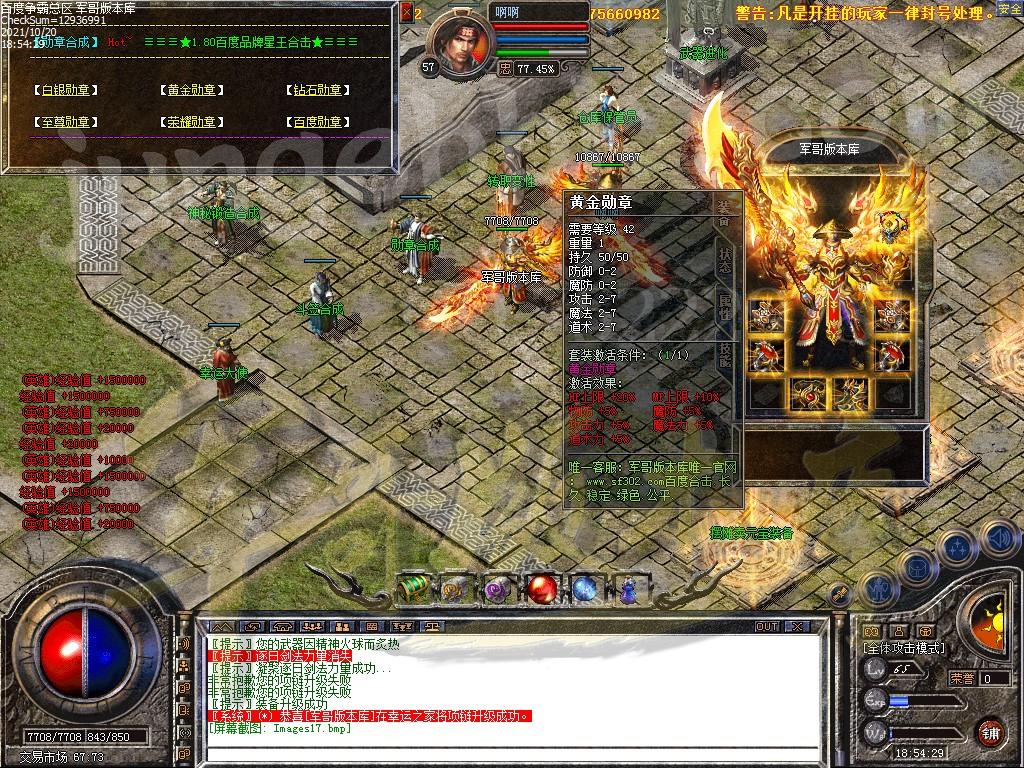Screen dimensions: 1024x768
Task: Use the red orb potion in hotbar
Action: tap(543, 590)
